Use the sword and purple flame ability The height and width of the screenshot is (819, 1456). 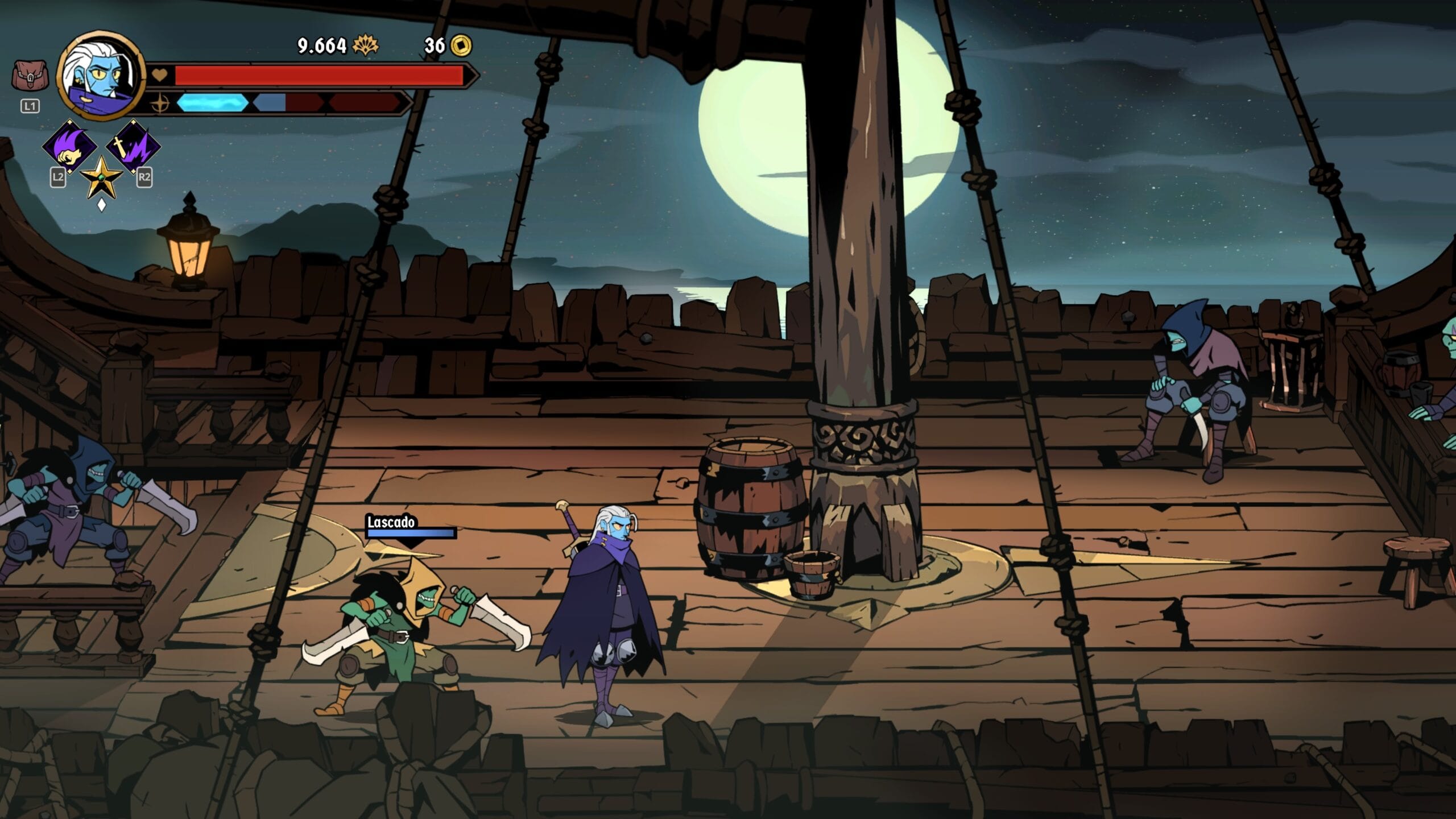133,147
